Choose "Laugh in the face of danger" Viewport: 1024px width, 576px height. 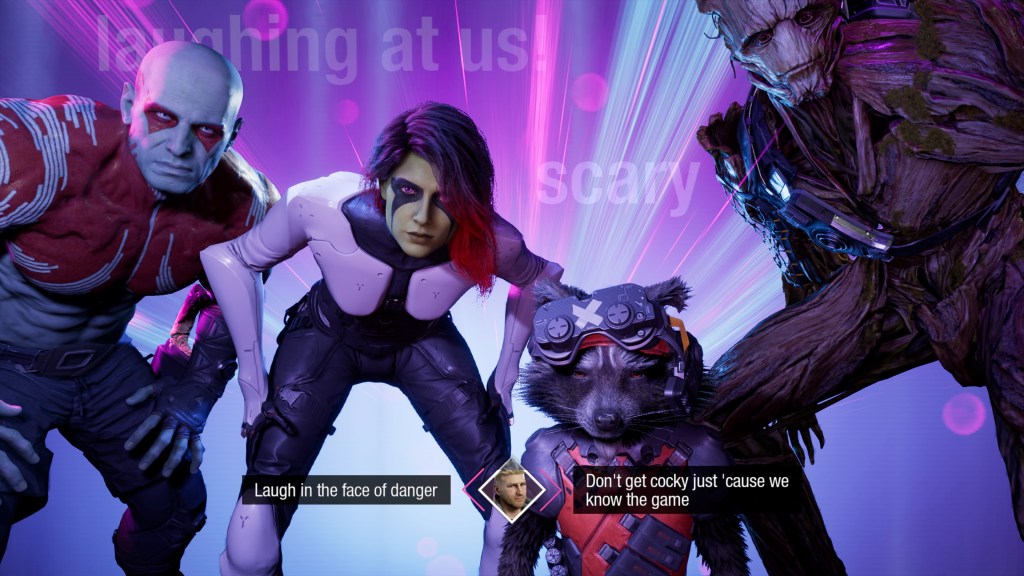coord(345,490)
